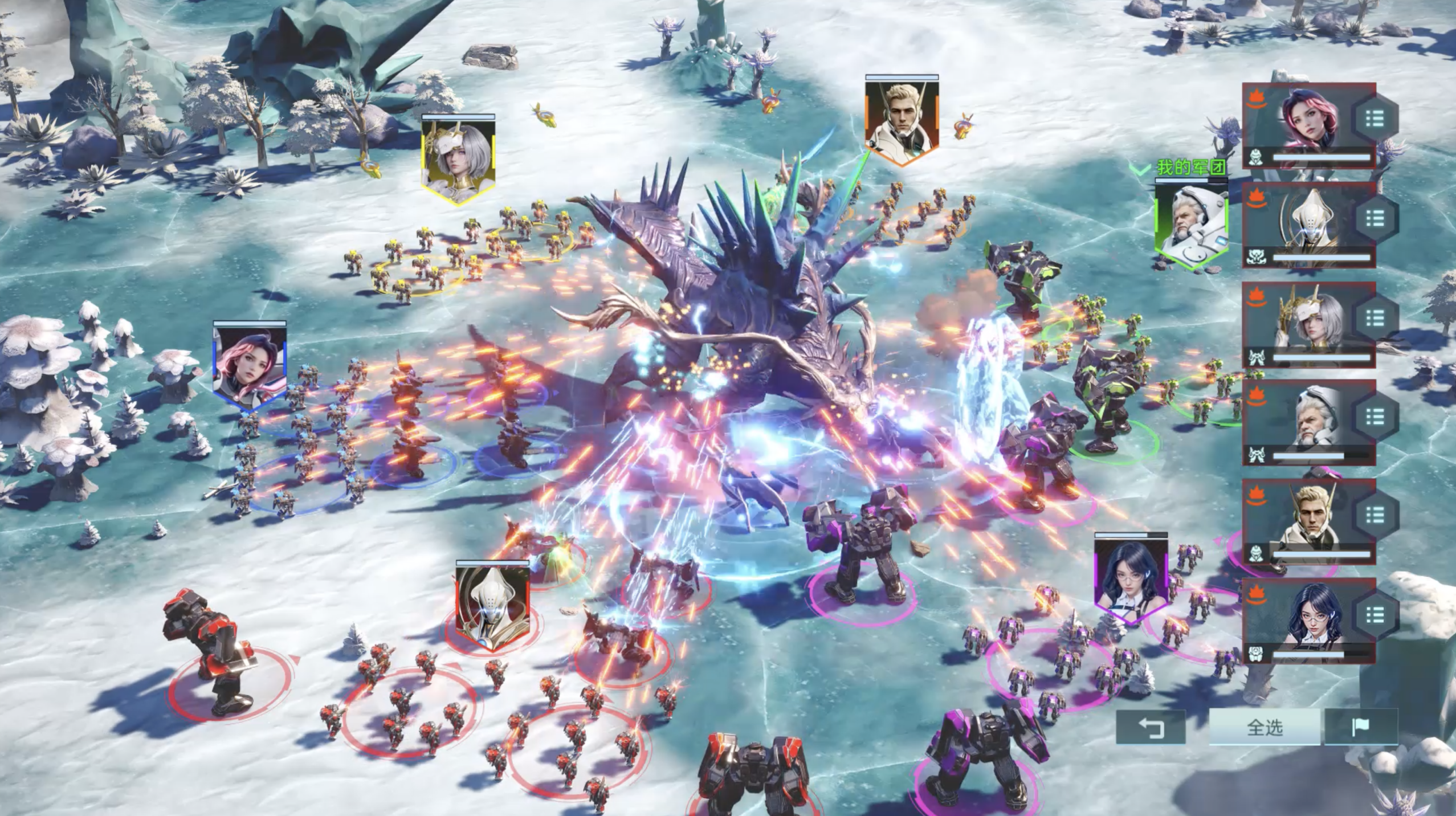Click the return arrow button
The image size is (1456, 816).
click(x=1151, y=728)
